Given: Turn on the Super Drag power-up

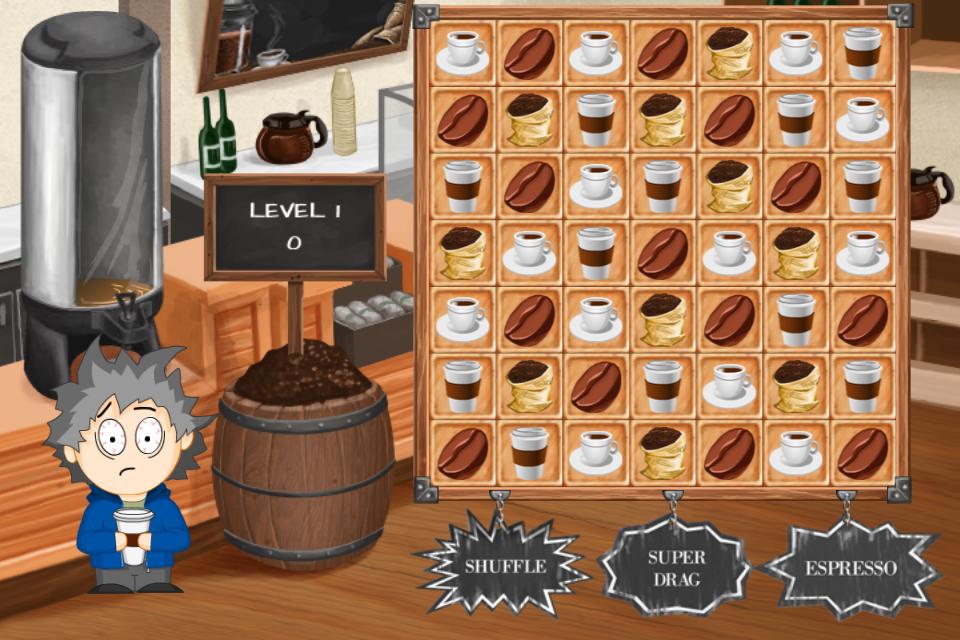Looking at the screenshot, I should pos(676,567).
